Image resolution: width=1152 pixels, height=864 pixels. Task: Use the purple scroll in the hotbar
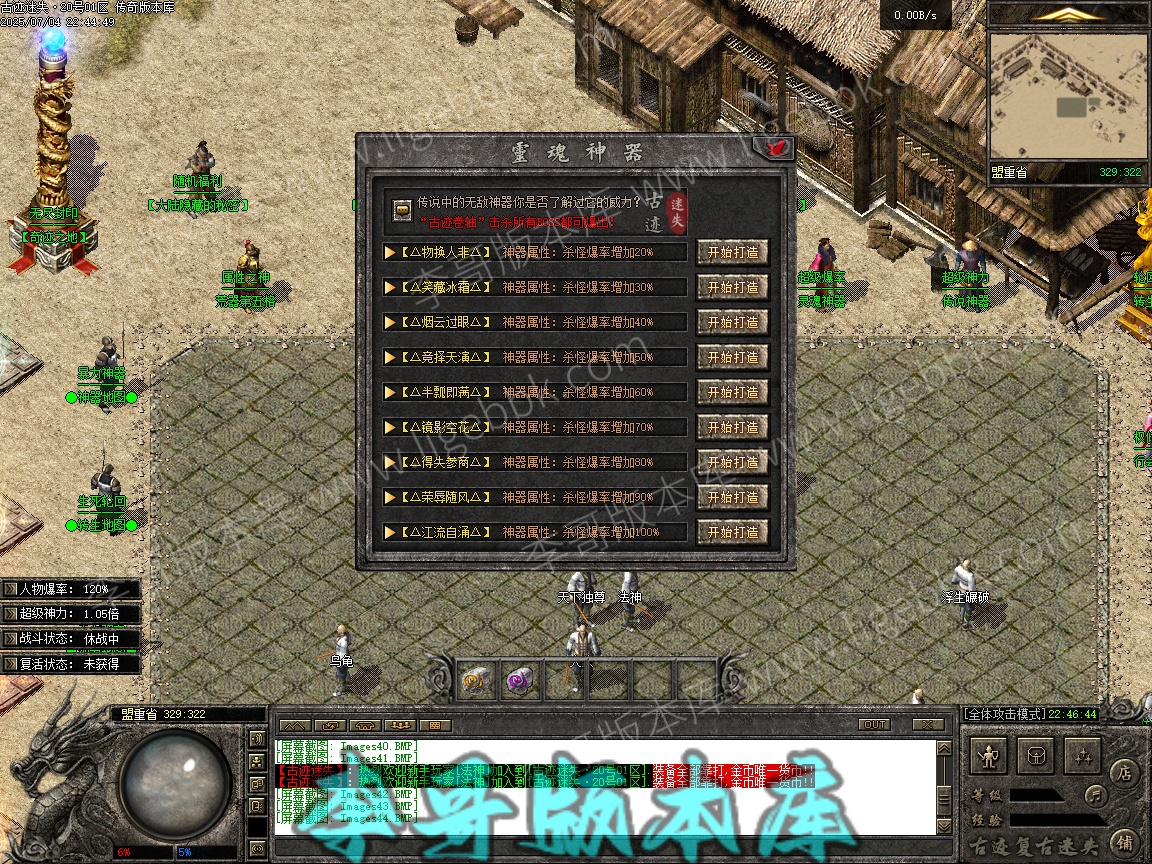coord(519,681)
